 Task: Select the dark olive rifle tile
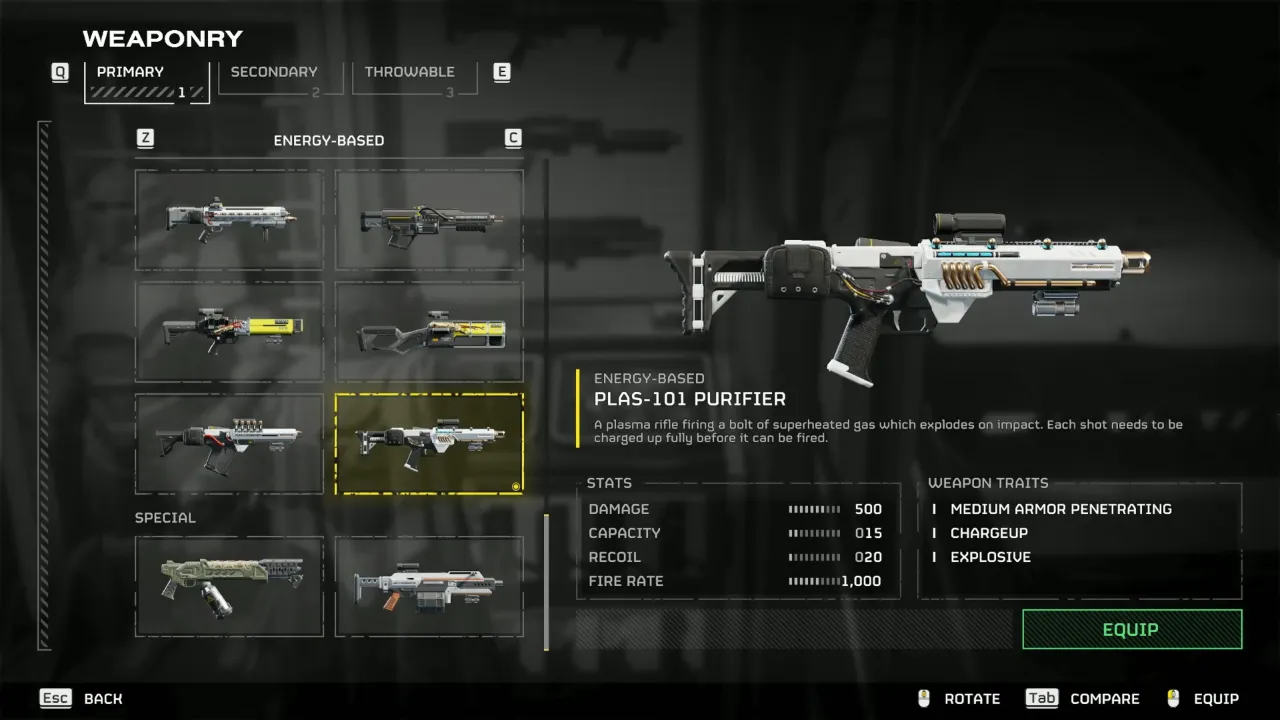(429, 220)
